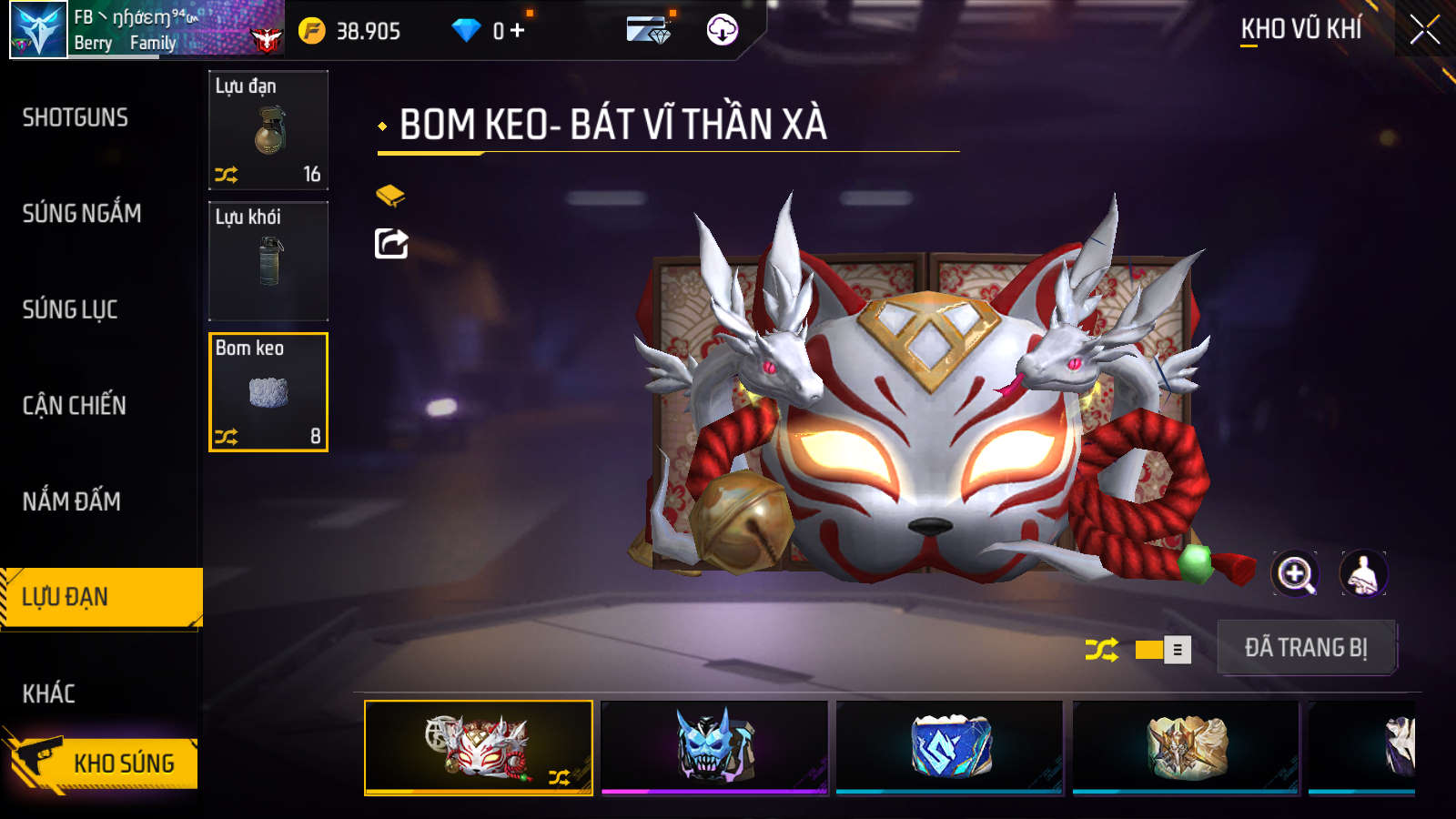This screenshot has height=819, width=1456.
Task: Click the Đã Trang Bị button
Action: coord(1306,648)
